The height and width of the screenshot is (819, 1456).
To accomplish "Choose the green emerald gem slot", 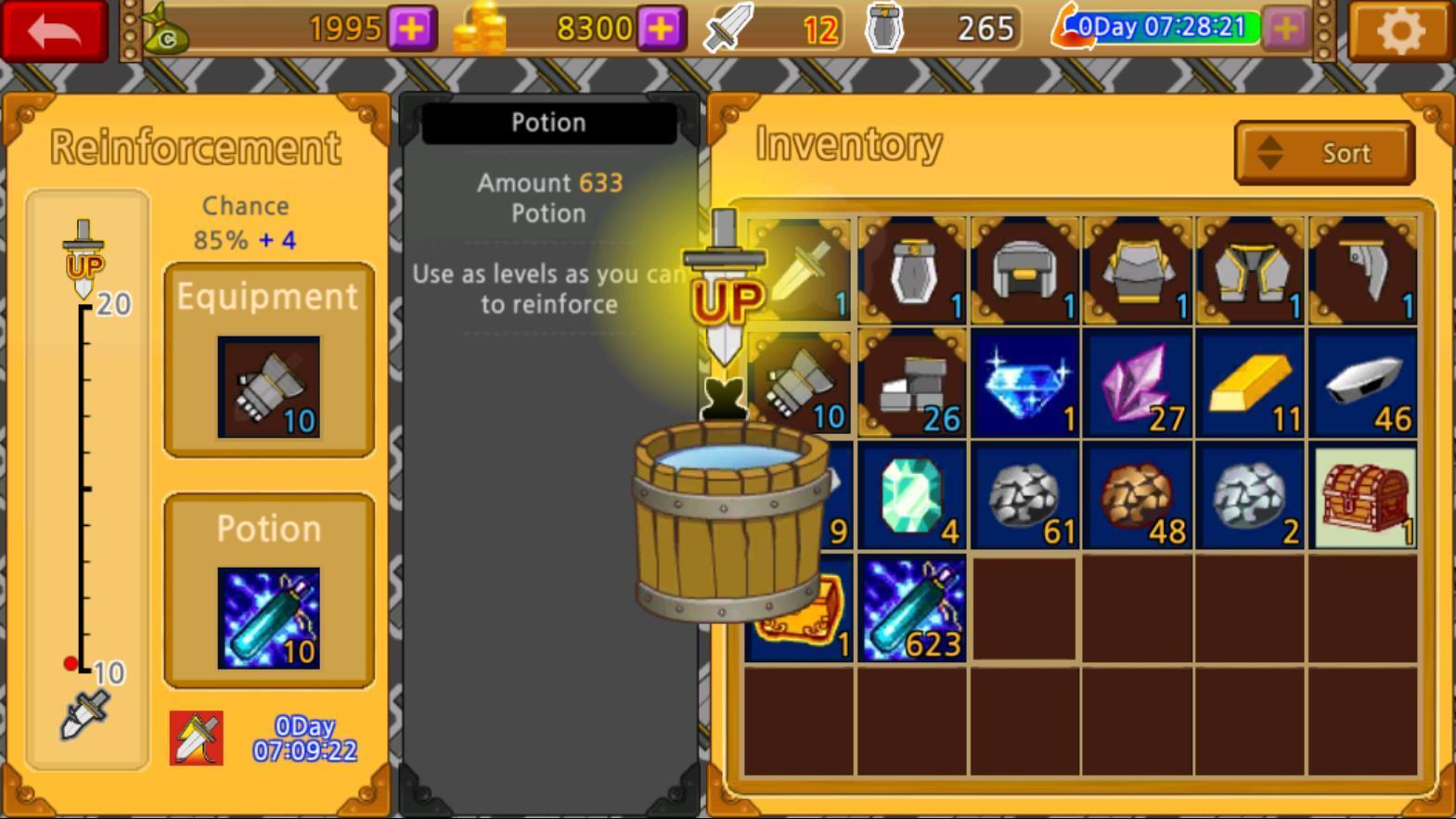I will click(913, 496).
